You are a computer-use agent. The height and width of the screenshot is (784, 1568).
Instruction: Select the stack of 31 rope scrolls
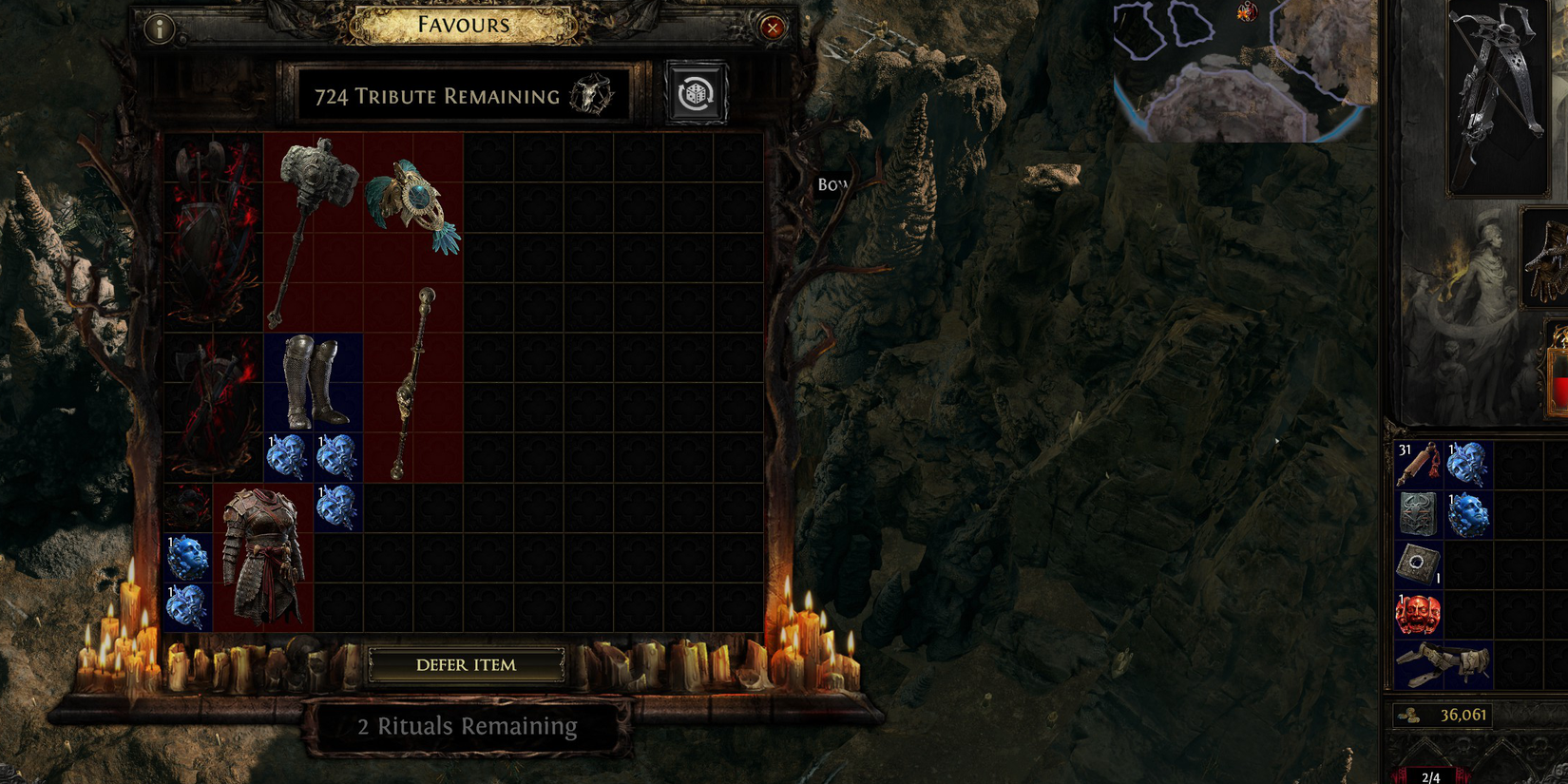click(1420, 462)
